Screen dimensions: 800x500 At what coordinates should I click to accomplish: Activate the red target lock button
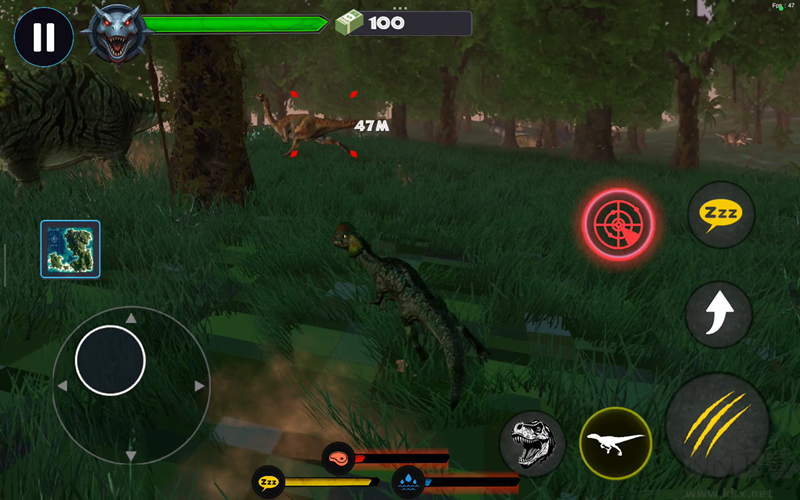619,225
